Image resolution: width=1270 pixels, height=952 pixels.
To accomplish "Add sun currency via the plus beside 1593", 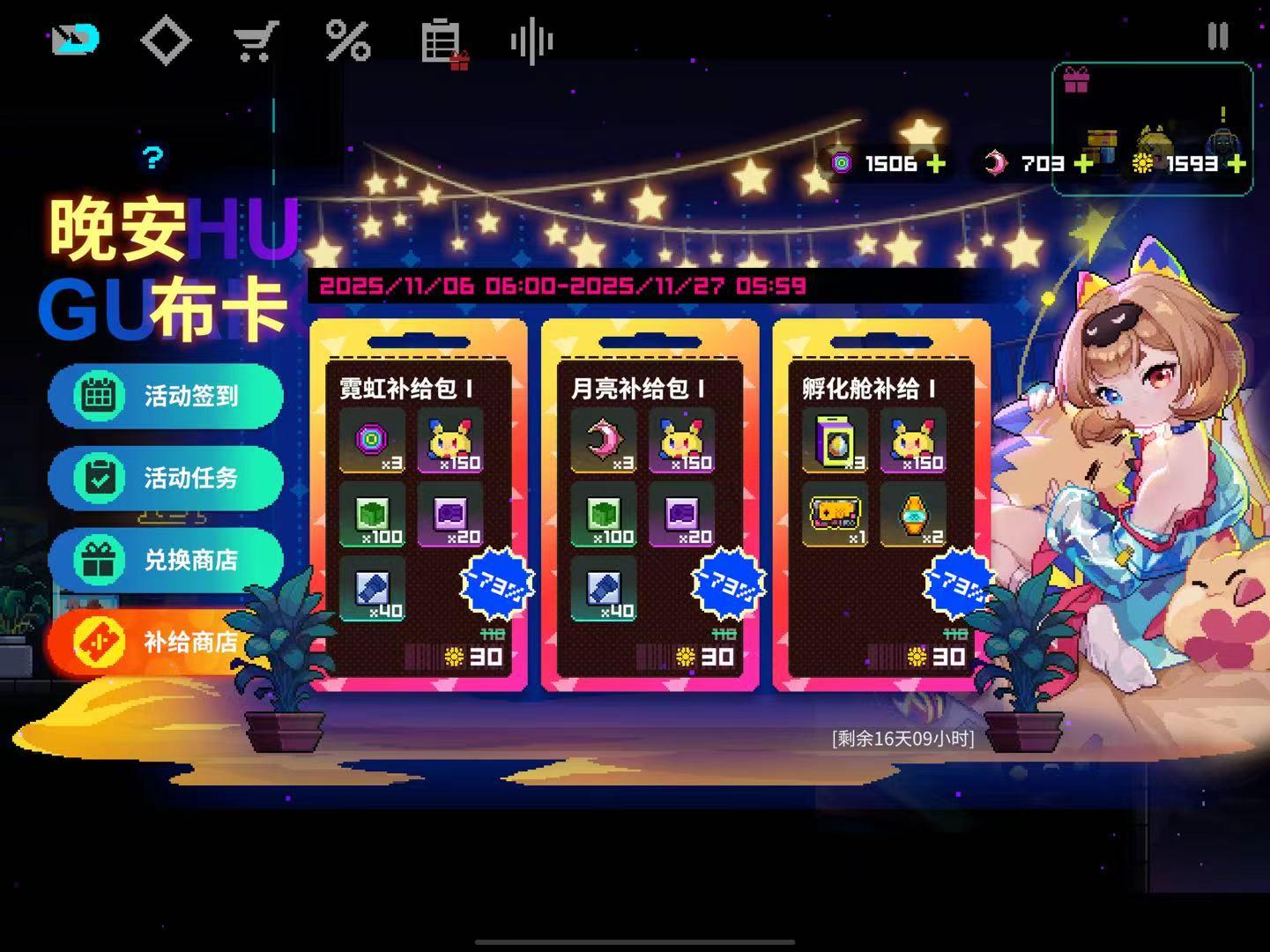I will 1237,163.
